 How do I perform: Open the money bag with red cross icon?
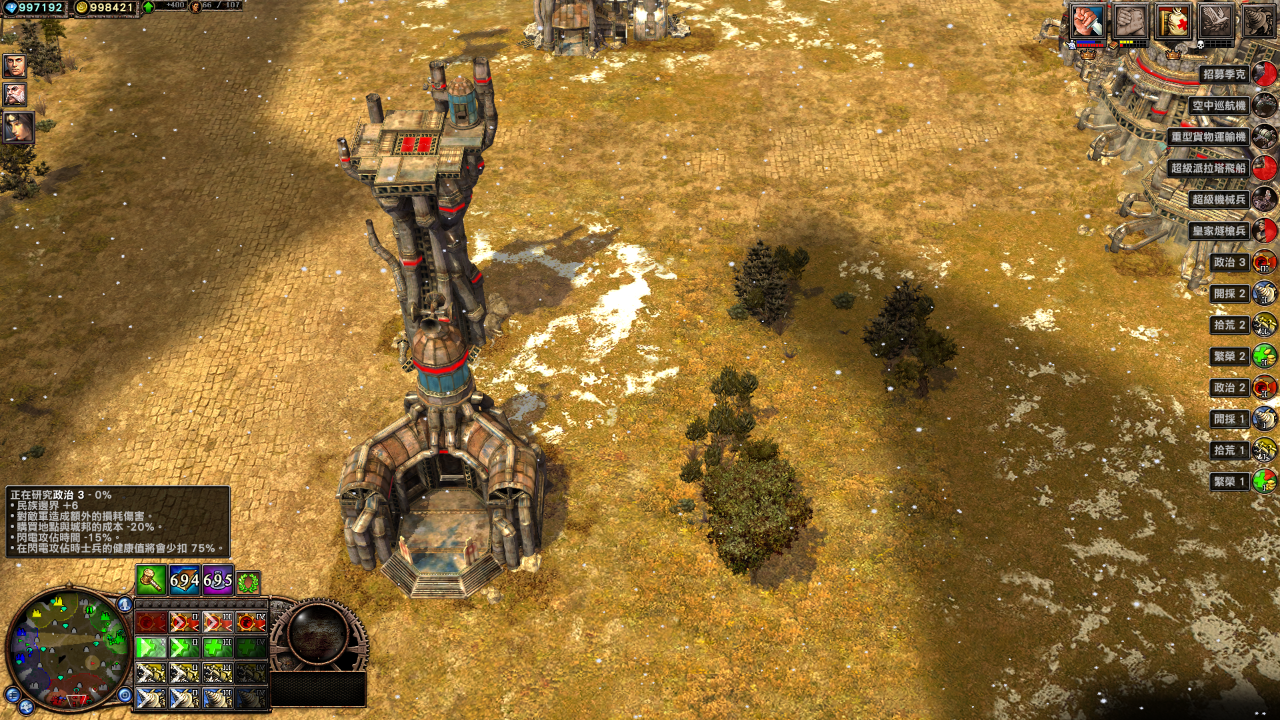[x=1173, y=21]
